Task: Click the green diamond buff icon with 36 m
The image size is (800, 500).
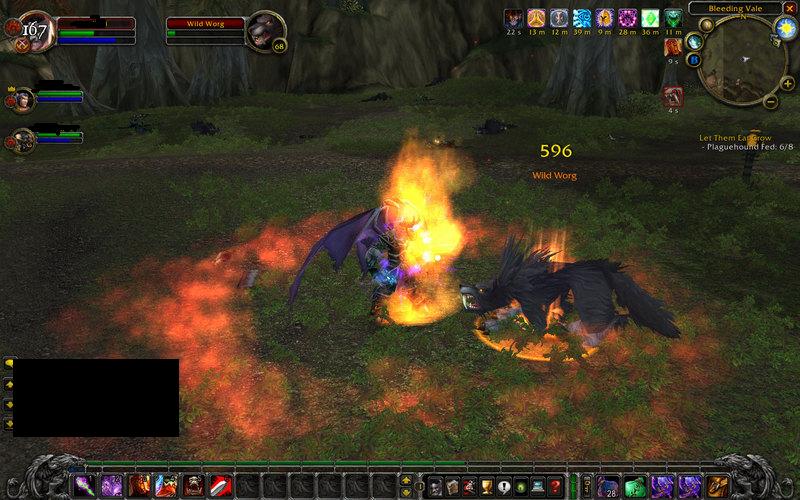Action: pos(651,17)
